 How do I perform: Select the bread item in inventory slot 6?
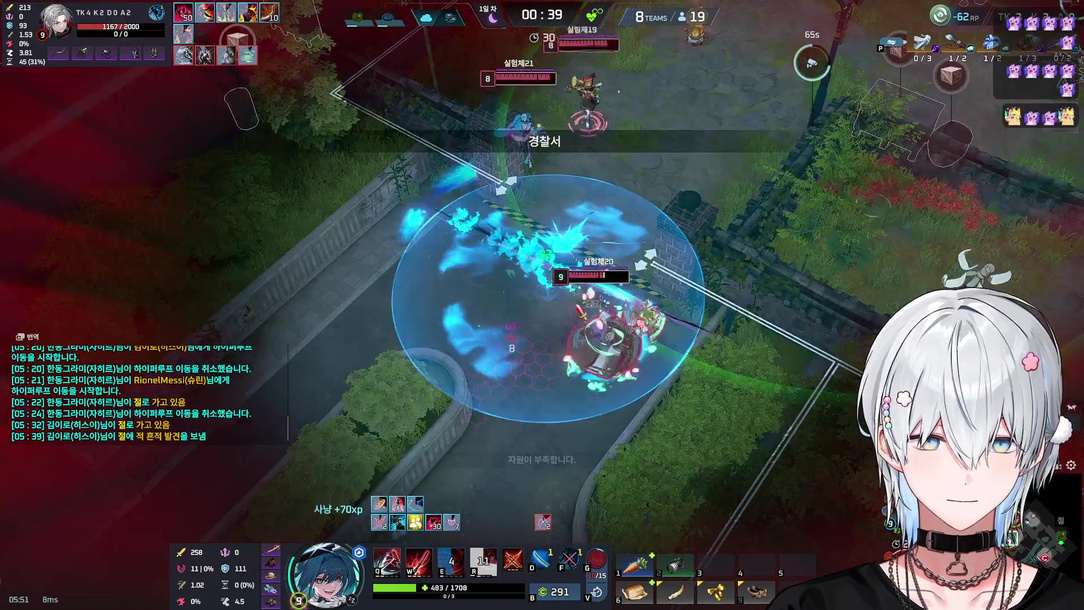point(634,592)
